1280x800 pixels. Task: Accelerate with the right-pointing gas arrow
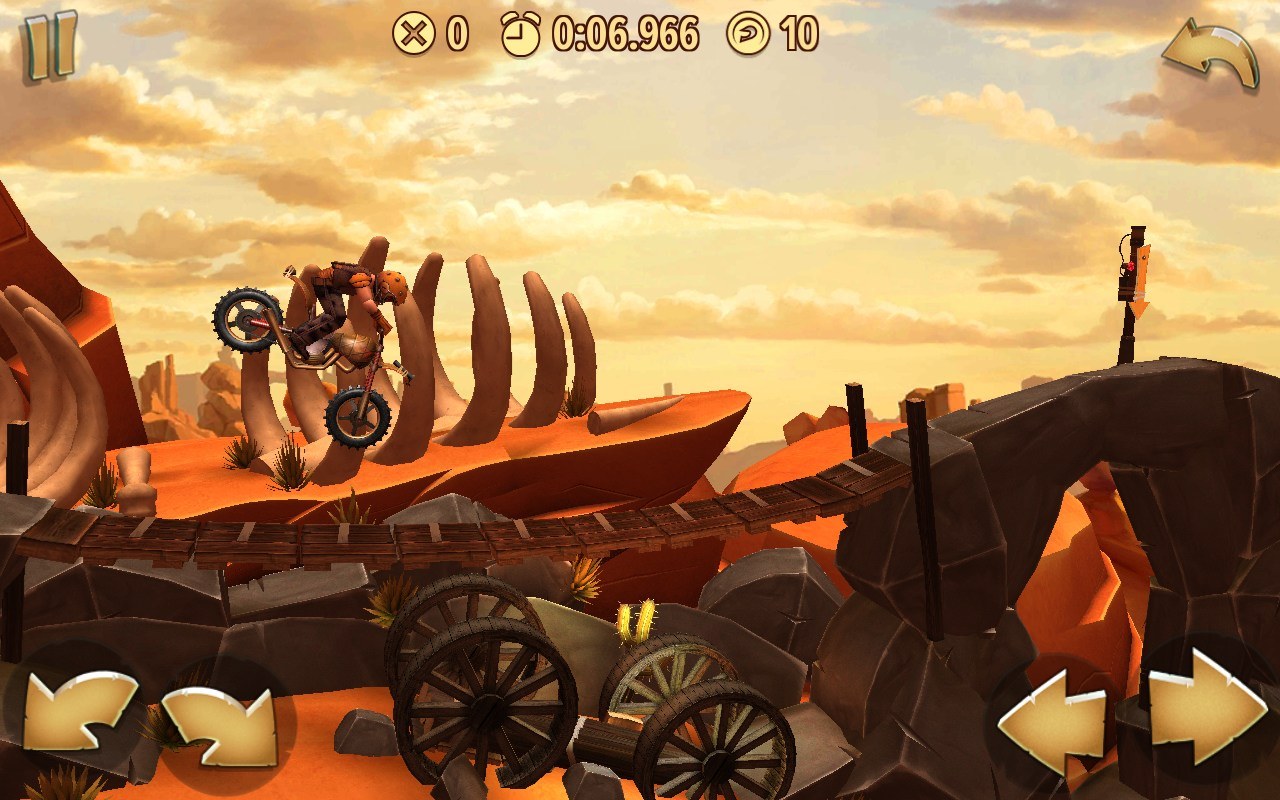1205,708
